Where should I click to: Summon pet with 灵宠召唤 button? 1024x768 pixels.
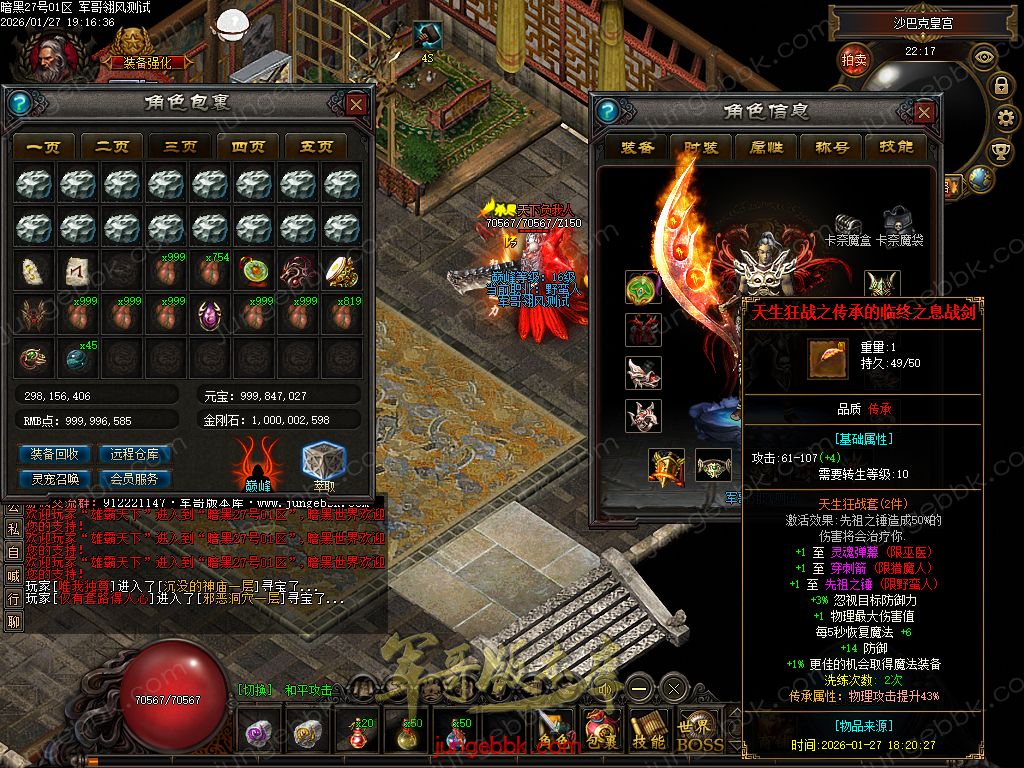coord(55,478)
